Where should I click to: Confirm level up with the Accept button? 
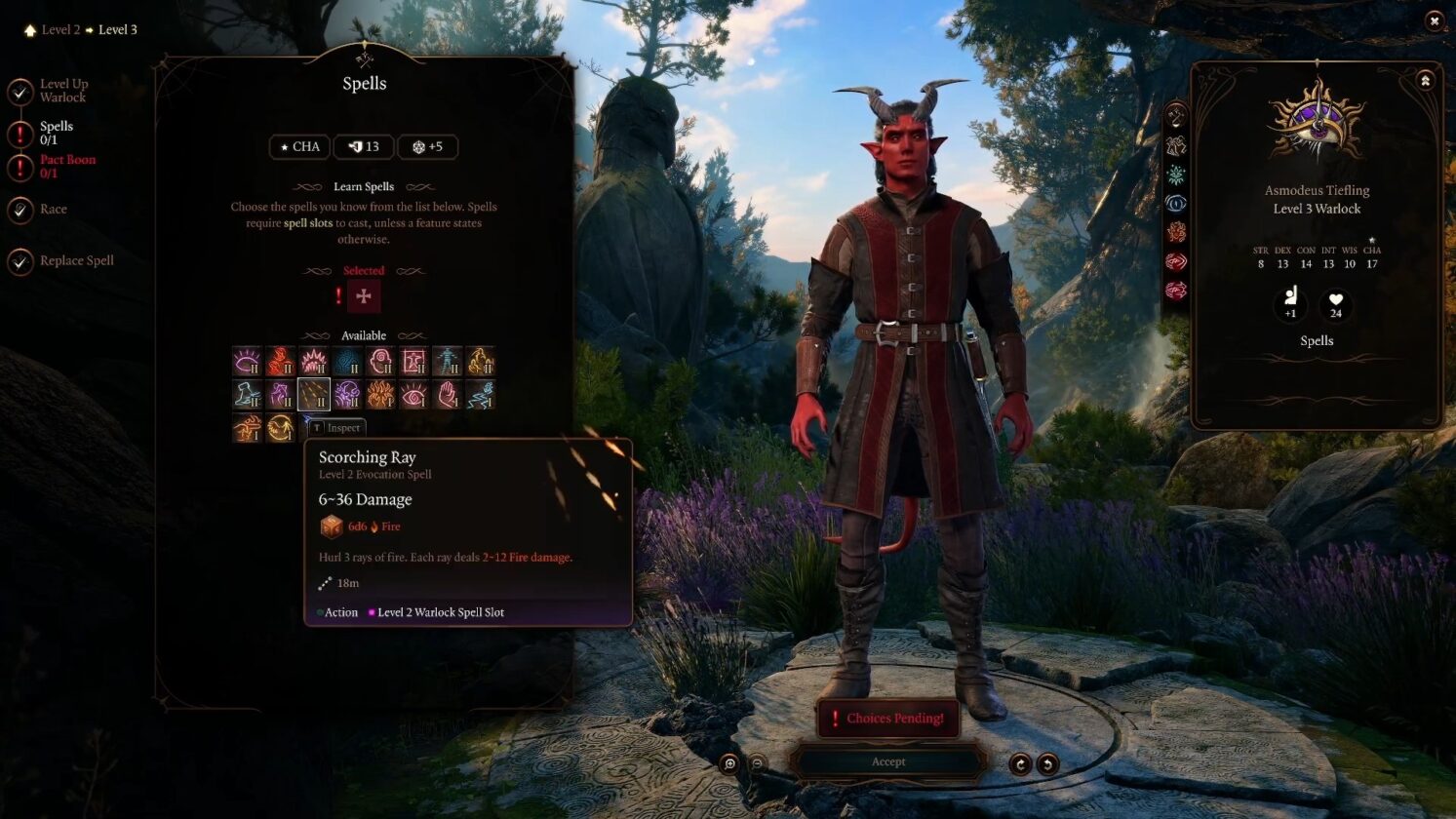point(887,761)
